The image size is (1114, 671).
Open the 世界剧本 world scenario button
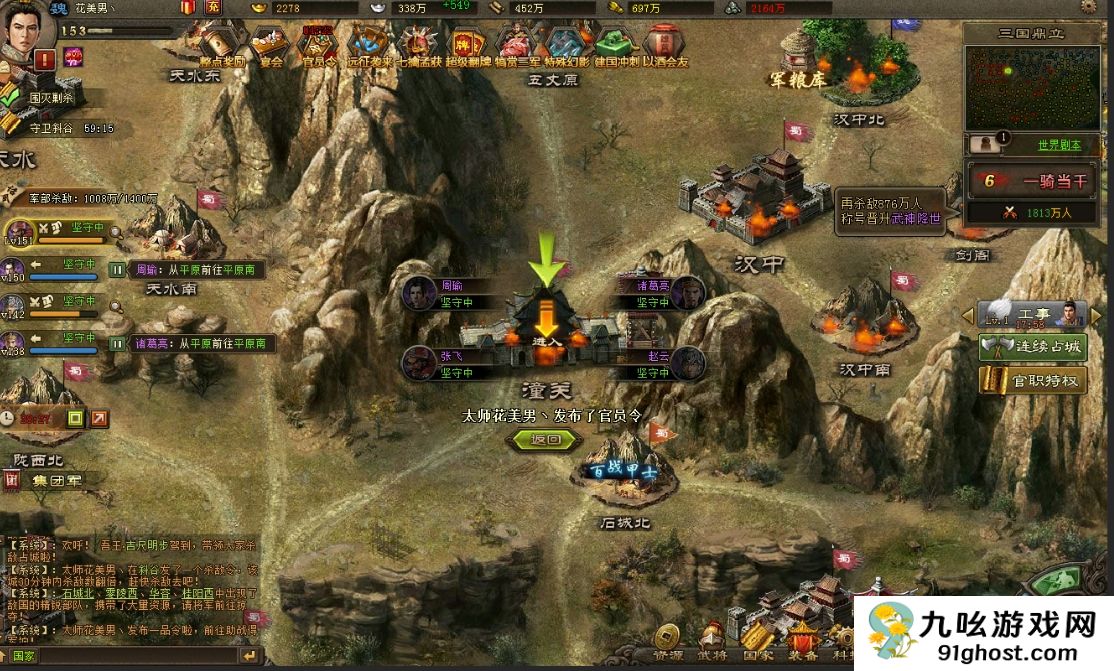(x=1057, y=144)
